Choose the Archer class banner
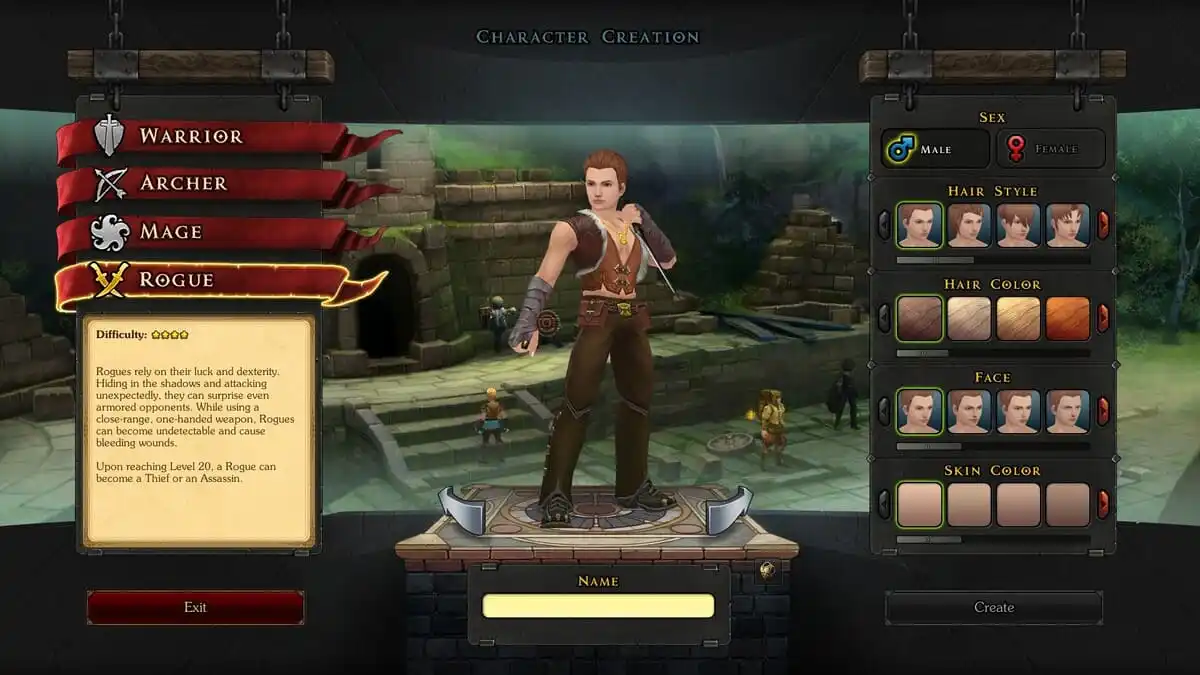This screenshot has height=675, width=1200. (183, 184)
